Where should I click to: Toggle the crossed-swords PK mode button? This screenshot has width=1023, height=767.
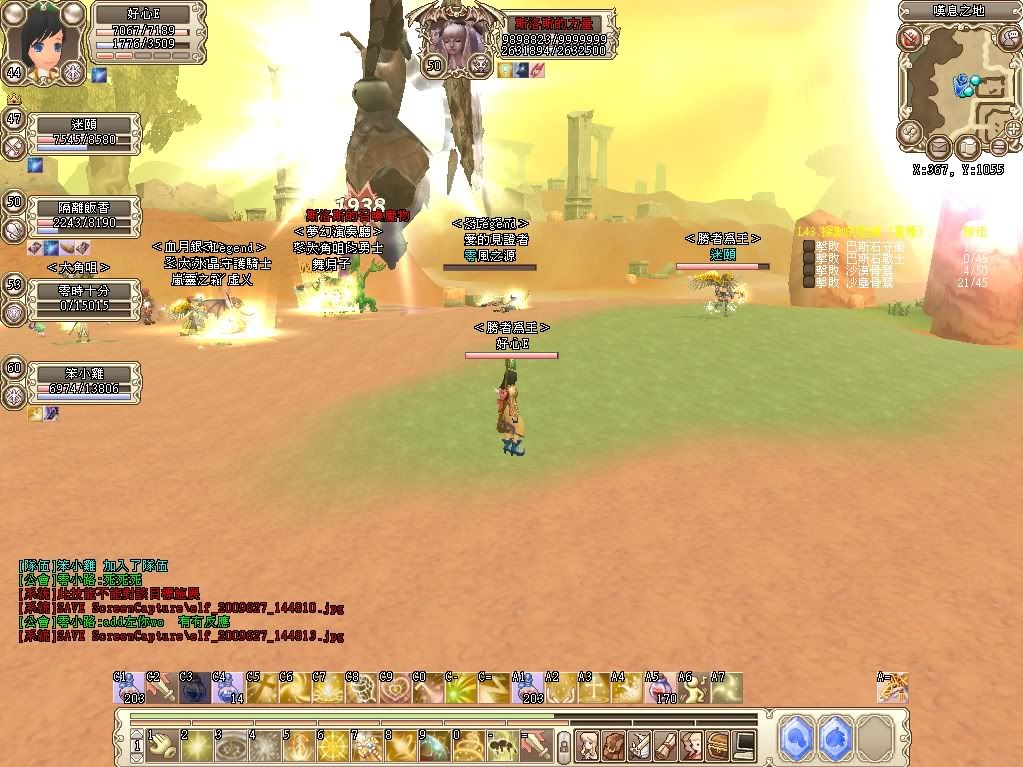911,39
